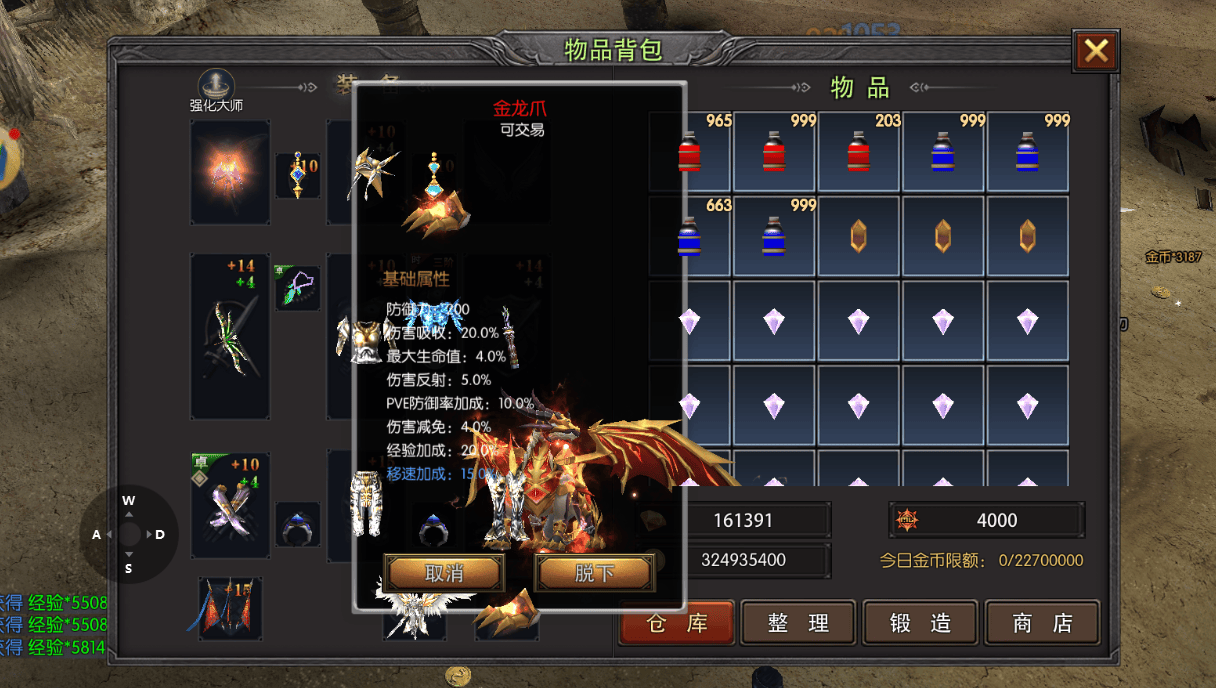Pick the red potion stack of 203
Viewport: 1216px width, 688px height.
tap(860, 152)
